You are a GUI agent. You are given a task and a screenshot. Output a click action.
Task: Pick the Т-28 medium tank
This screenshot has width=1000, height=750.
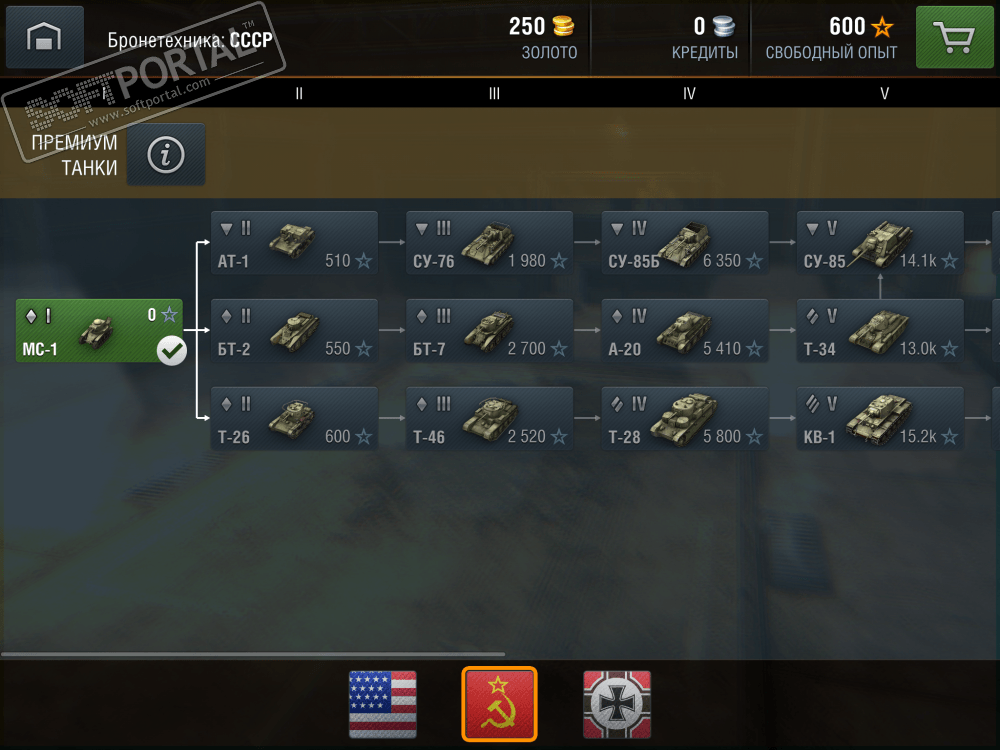click(x=685, y=419)
